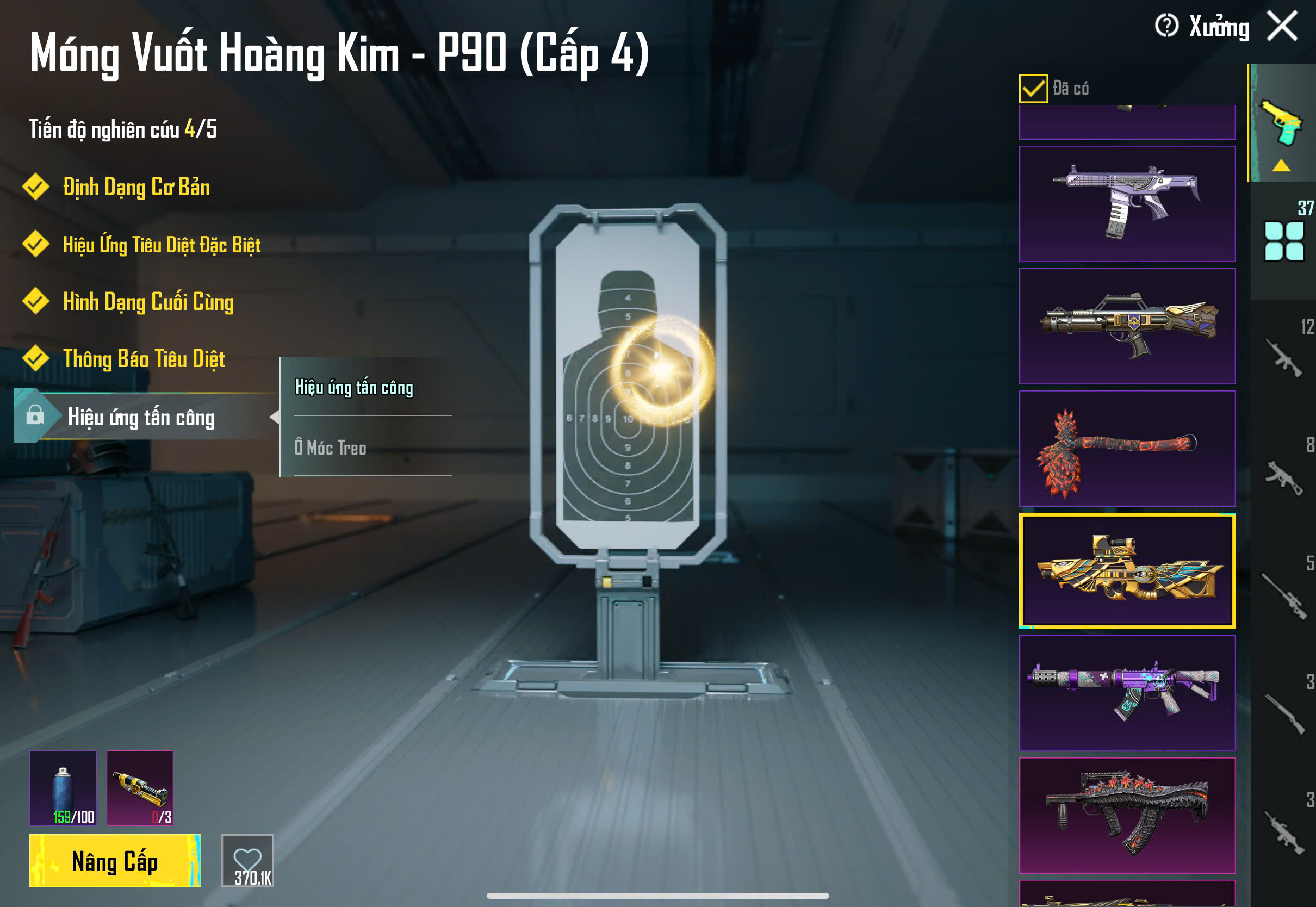Pick the purple submachine gun skin thumbnail
Image resolution: width=1316 pixels, height=907 pixels.
click(1127, 204)
